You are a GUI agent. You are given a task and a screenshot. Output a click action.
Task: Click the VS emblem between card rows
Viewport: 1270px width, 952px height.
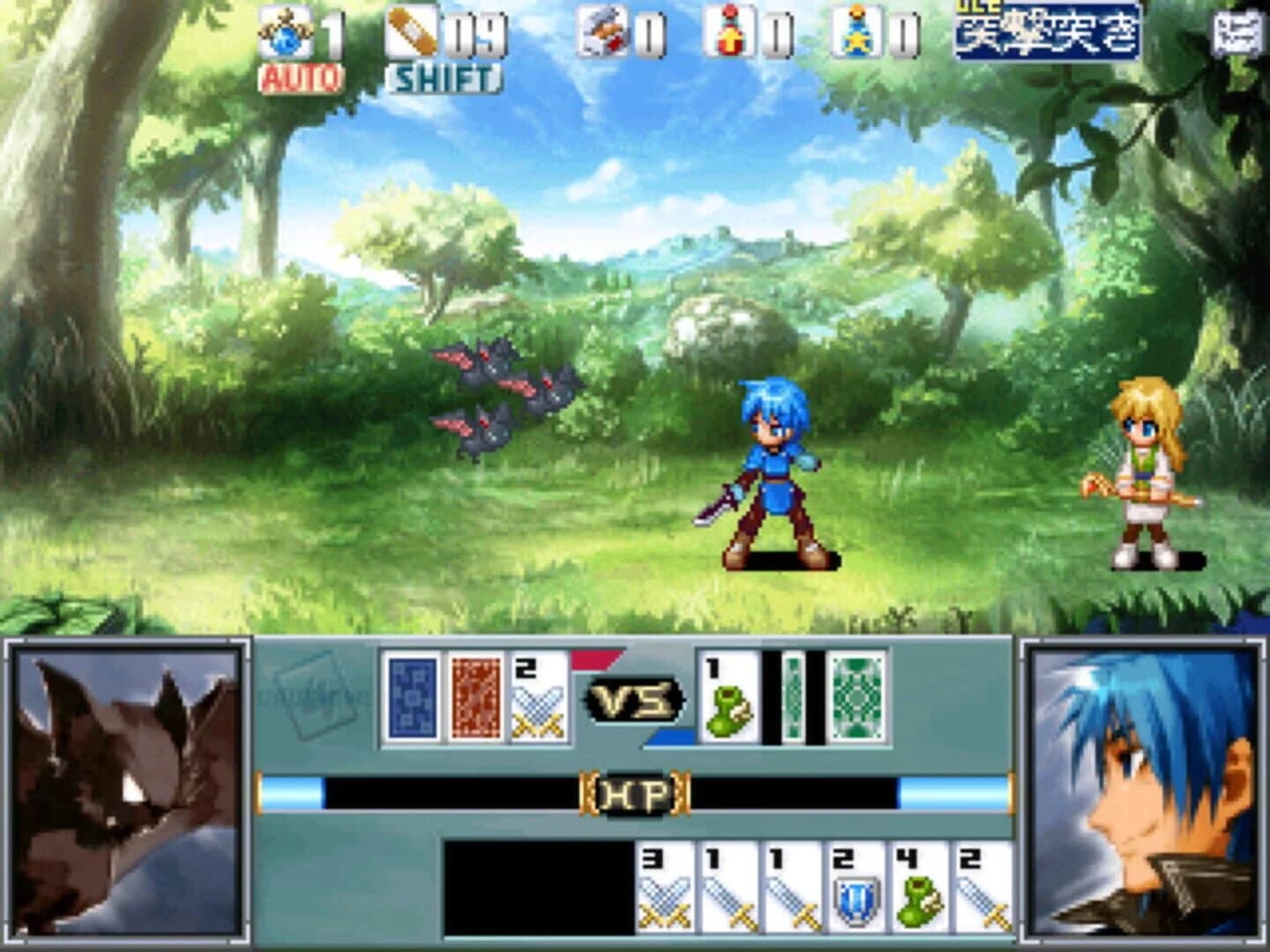(637, 699)
